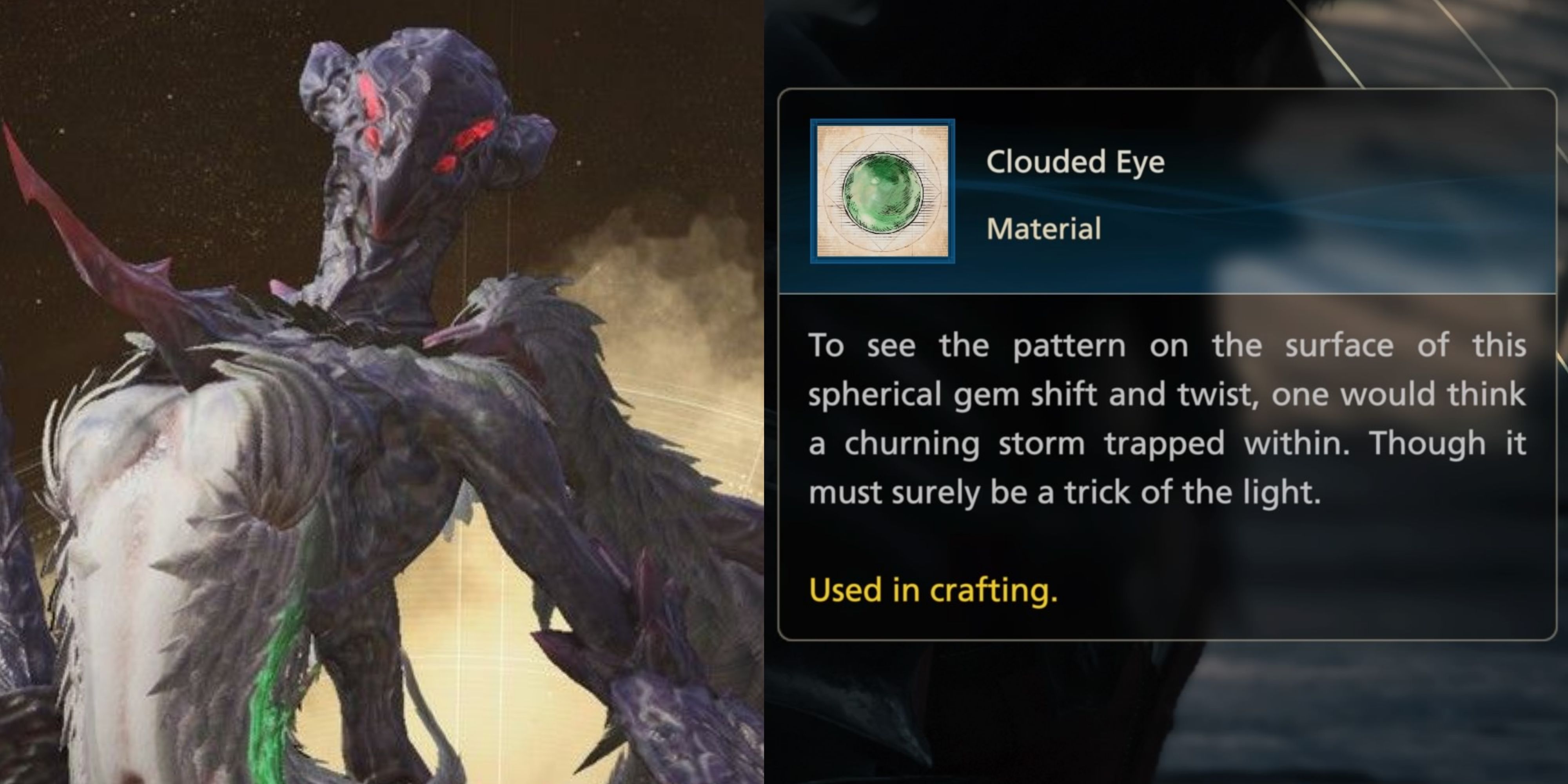Toggle the Material category filter
The width and height of the screenshot is (1568, 784).
1045,229
